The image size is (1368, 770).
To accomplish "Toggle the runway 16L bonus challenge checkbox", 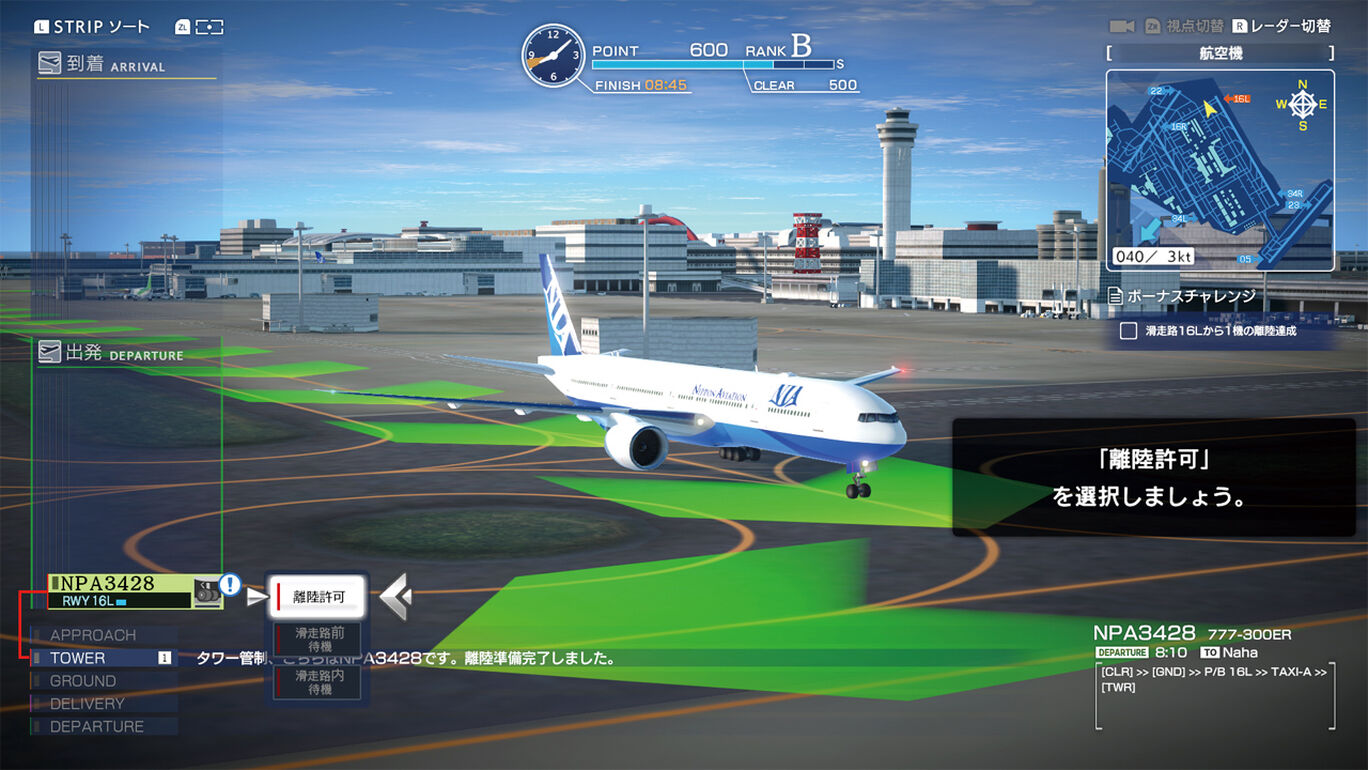I will [x=1128, y=331].
